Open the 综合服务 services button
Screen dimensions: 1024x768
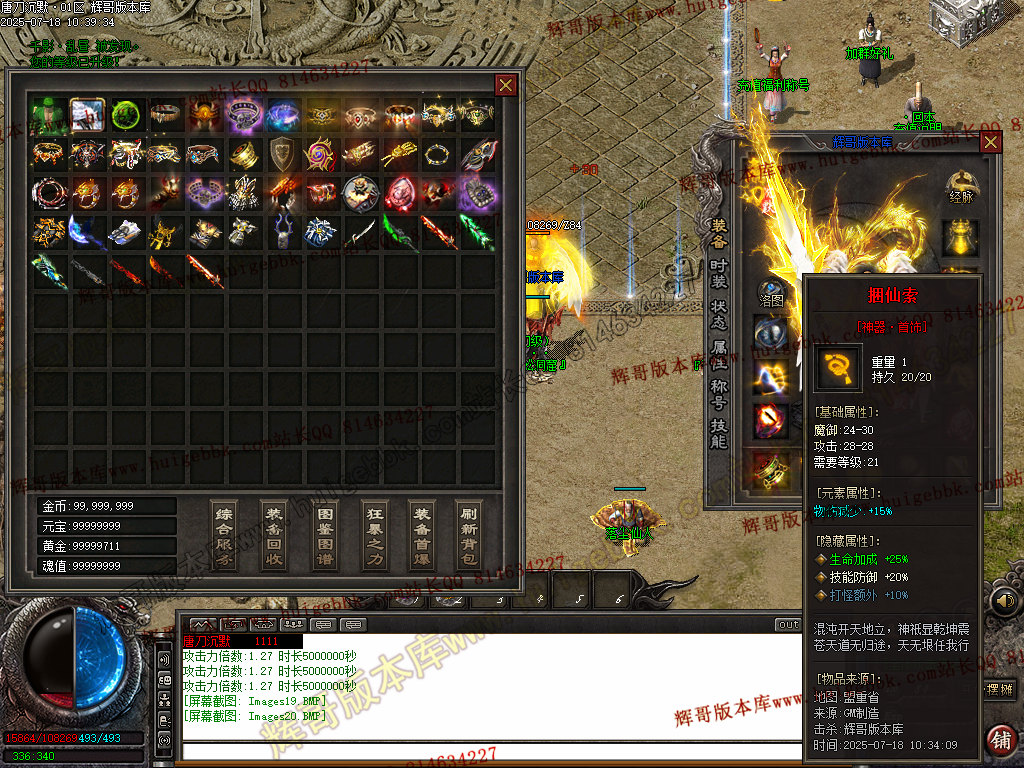pos(225,536)
